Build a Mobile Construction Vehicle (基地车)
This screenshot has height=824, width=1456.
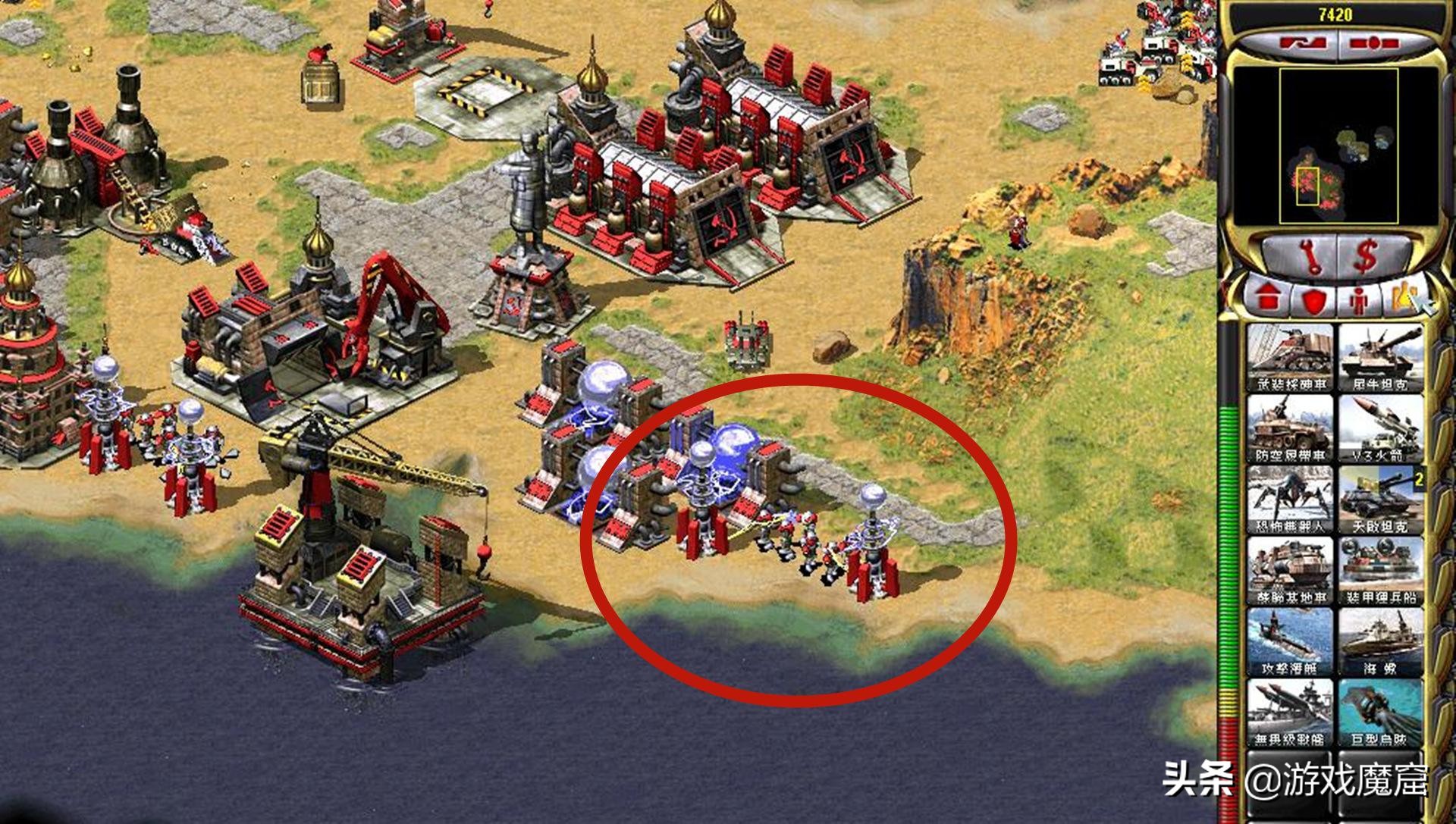[1290, 570]
